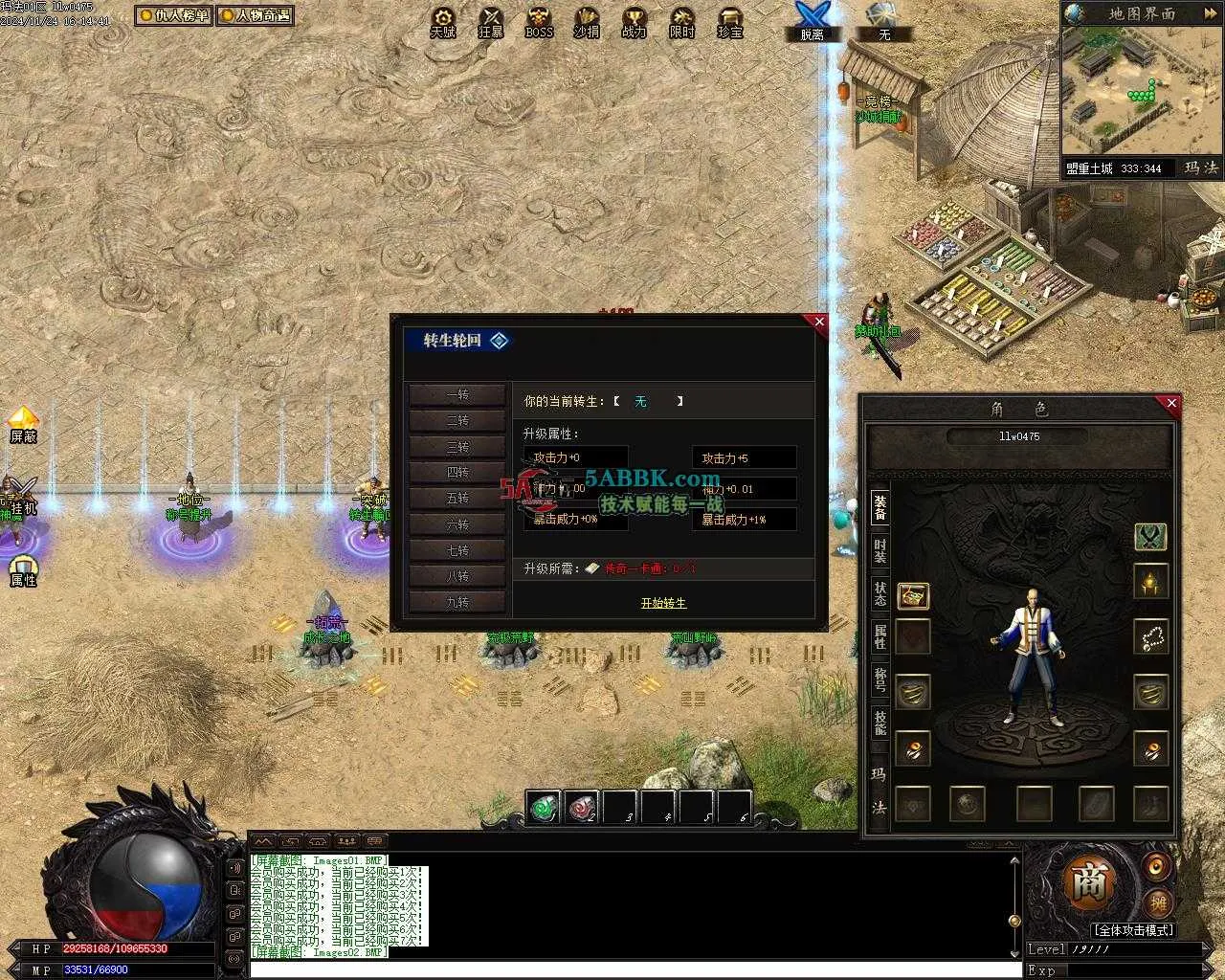Open the 仇人榜单 enemy list button
The height and width of the screenshot is (980, 1225).
click(173, 15)
